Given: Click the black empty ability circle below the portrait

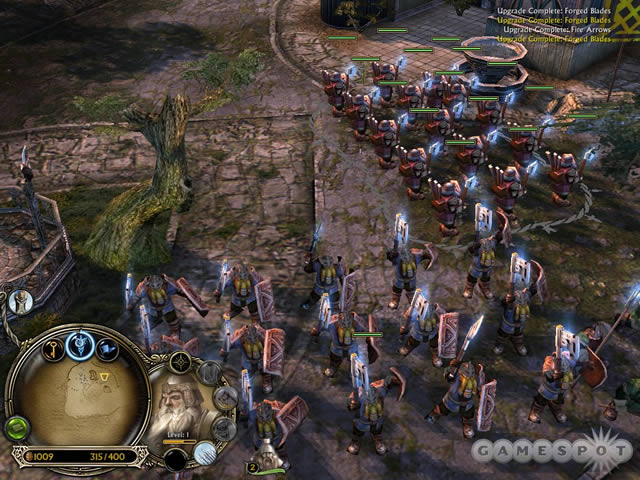Looking at the screenshot, I should pyautogui.click(x=177, y=459).
